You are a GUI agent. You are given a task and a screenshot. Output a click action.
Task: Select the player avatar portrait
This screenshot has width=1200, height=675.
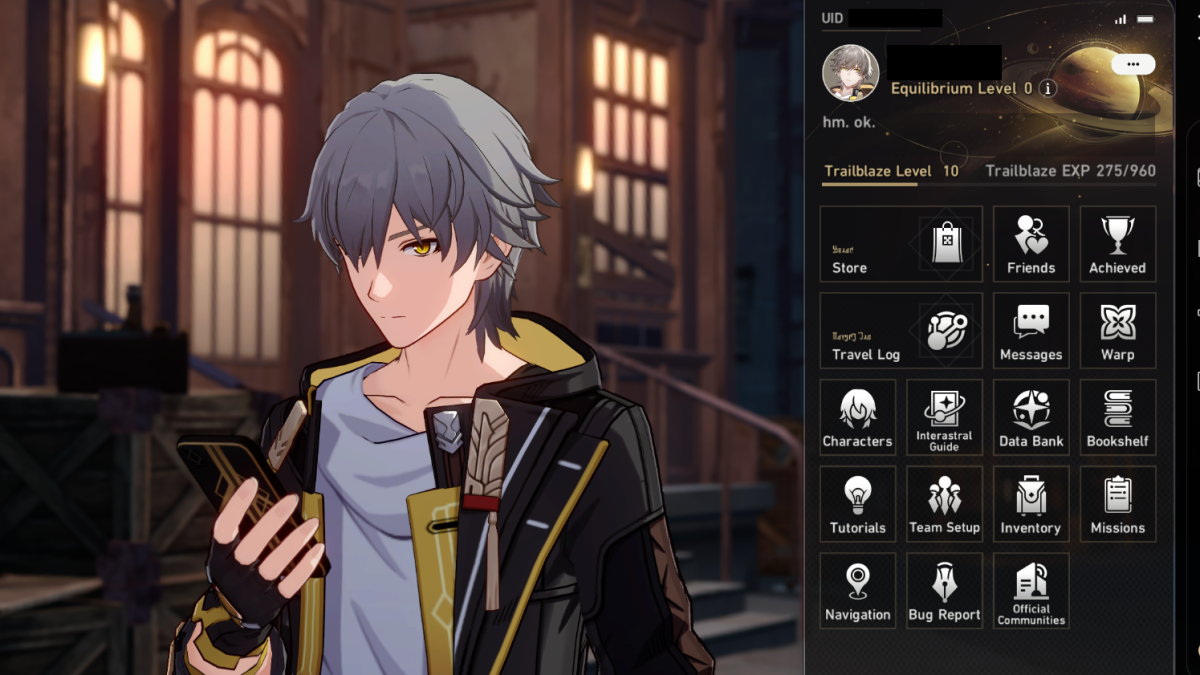(851, 73)
